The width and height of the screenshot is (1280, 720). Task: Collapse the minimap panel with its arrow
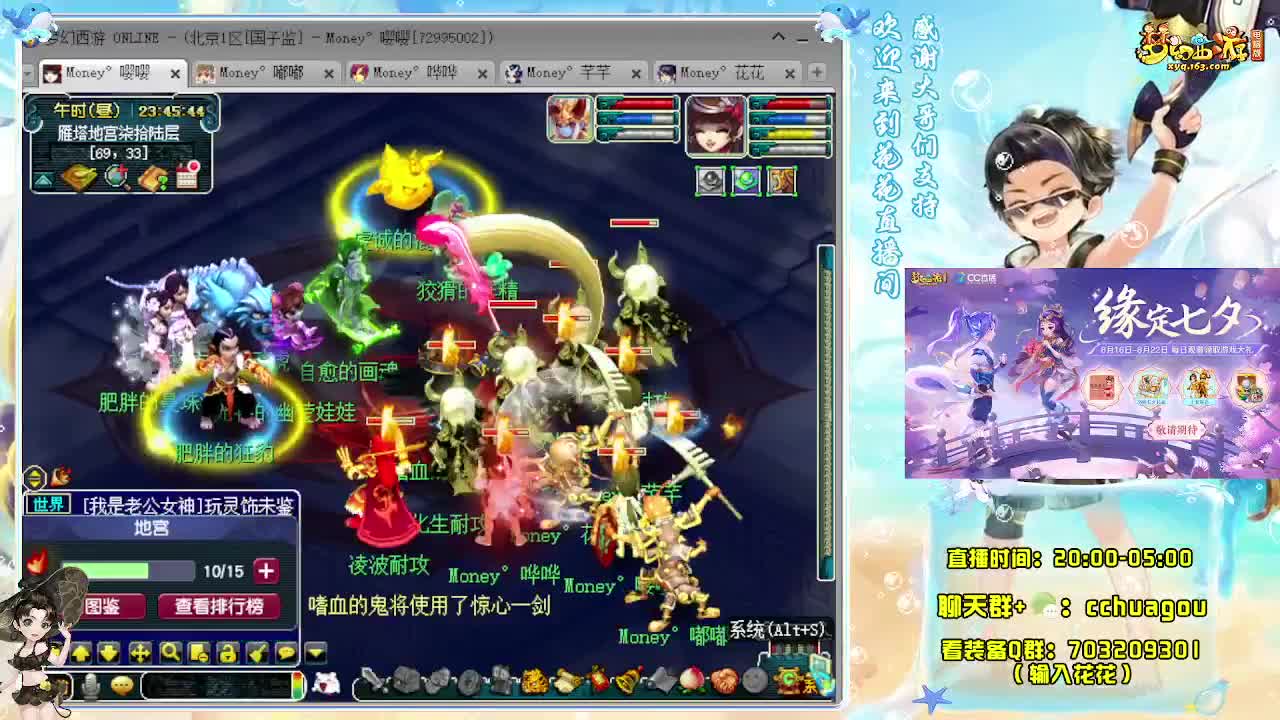43,180
